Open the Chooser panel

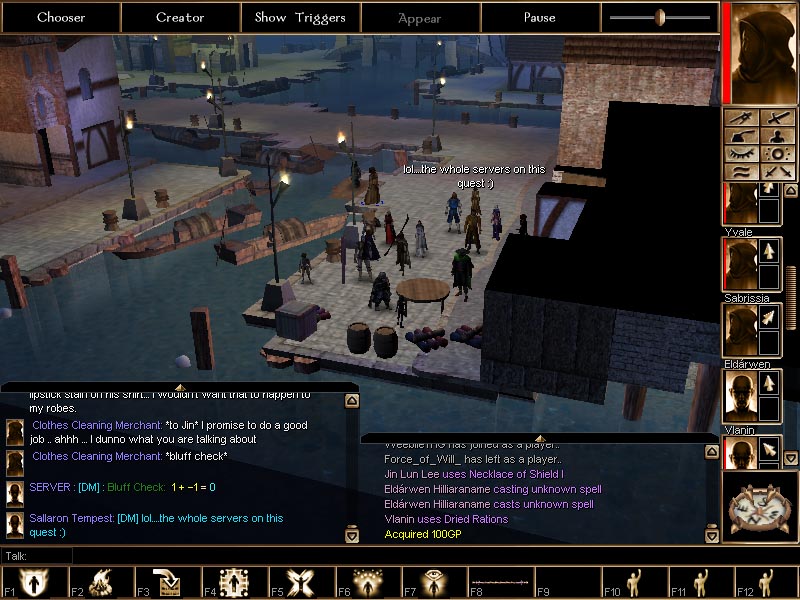click(61, 17)
